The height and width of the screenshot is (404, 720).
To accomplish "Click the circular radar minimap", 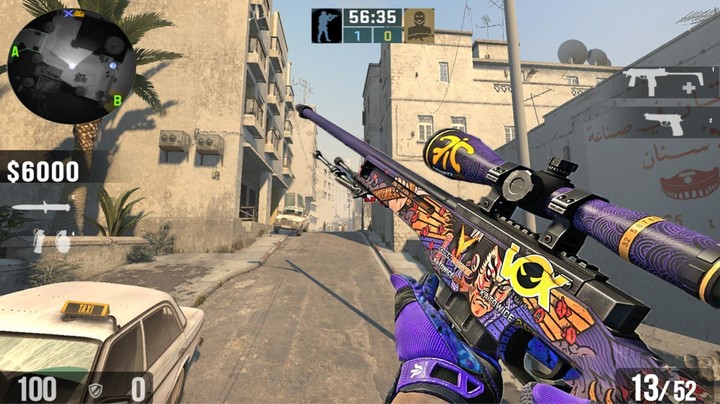I will pyautogui.click(x=71, y=63).
